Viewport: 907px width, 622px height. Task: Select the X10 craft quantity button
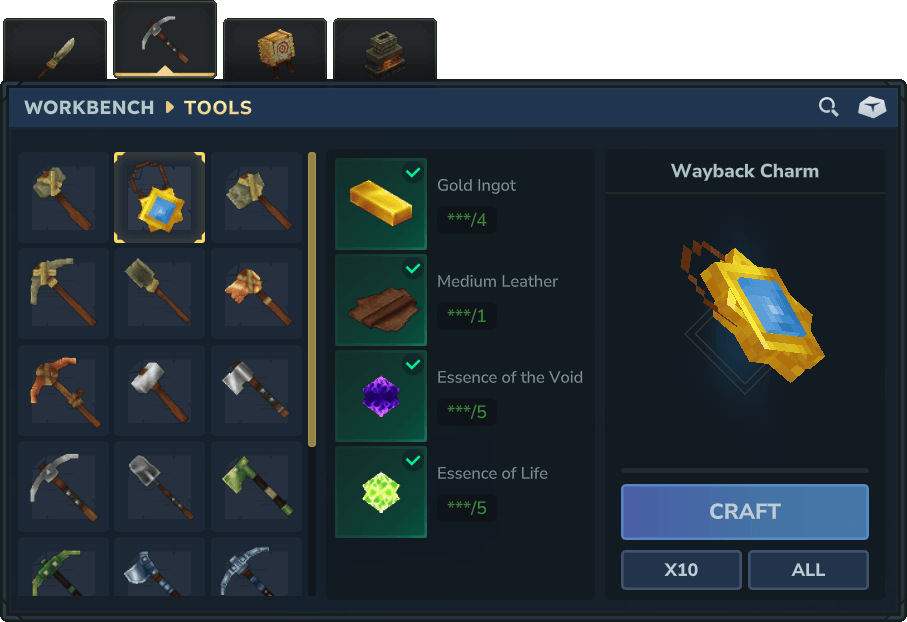point(681,570)
